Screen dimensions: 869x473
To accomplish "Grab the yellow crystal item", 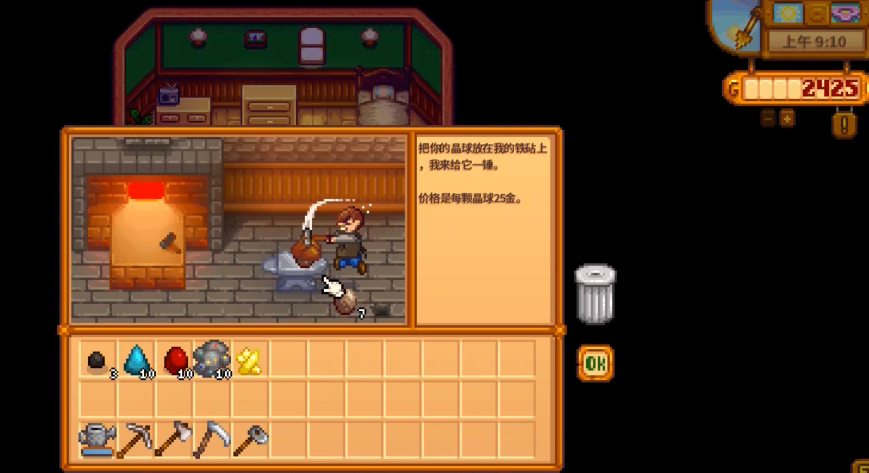I will click(249, 360).
